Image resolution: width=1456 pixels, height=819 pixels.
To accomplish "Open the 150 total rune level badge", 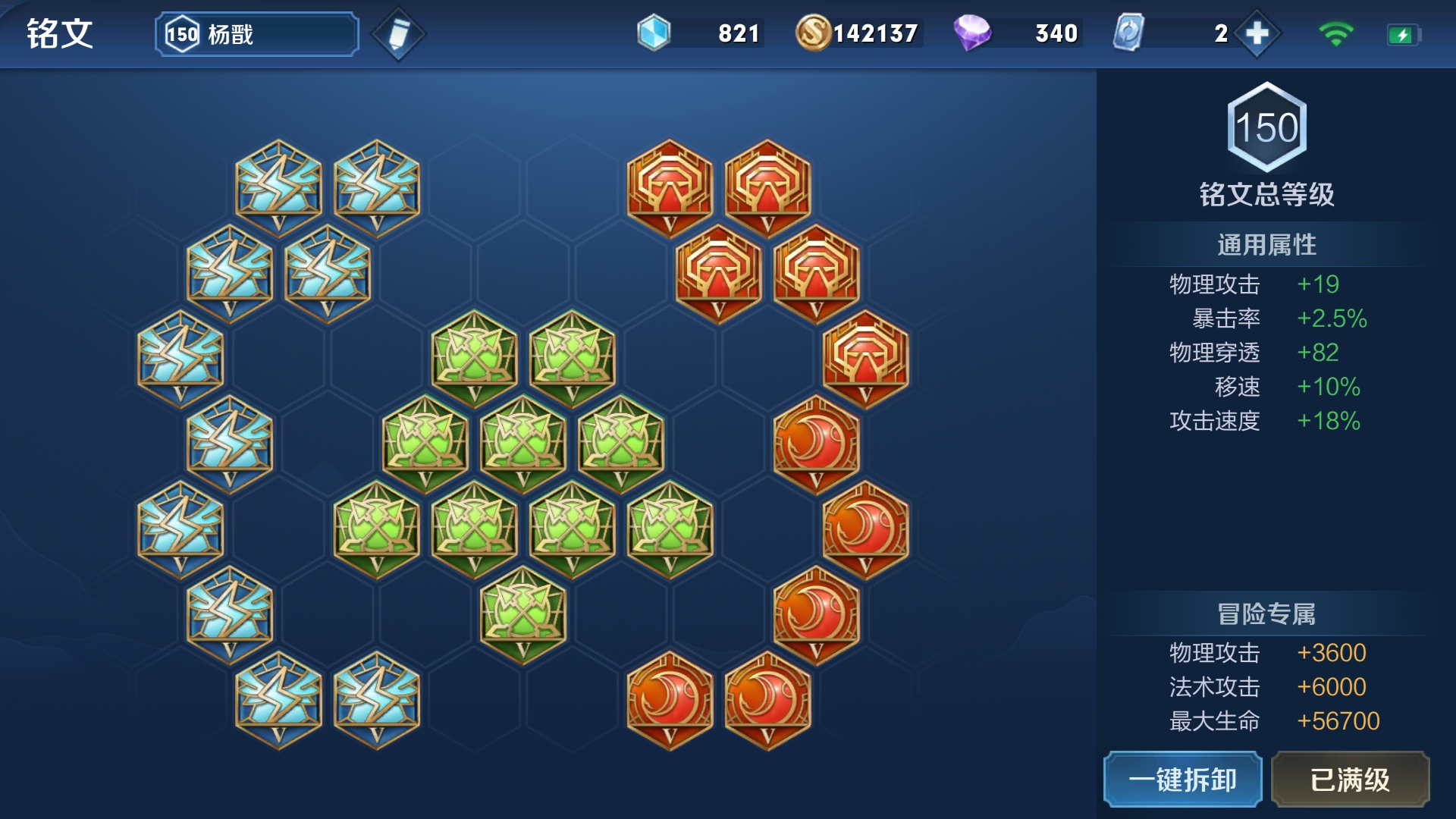I will (1266, 127).
